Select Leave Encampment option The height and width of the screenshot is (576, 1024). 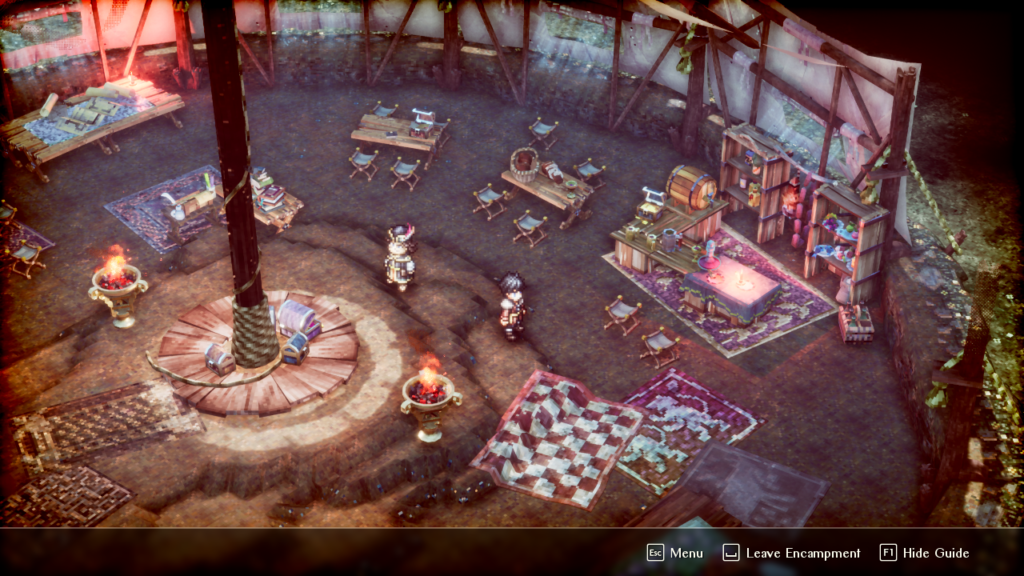click(791, 553)
